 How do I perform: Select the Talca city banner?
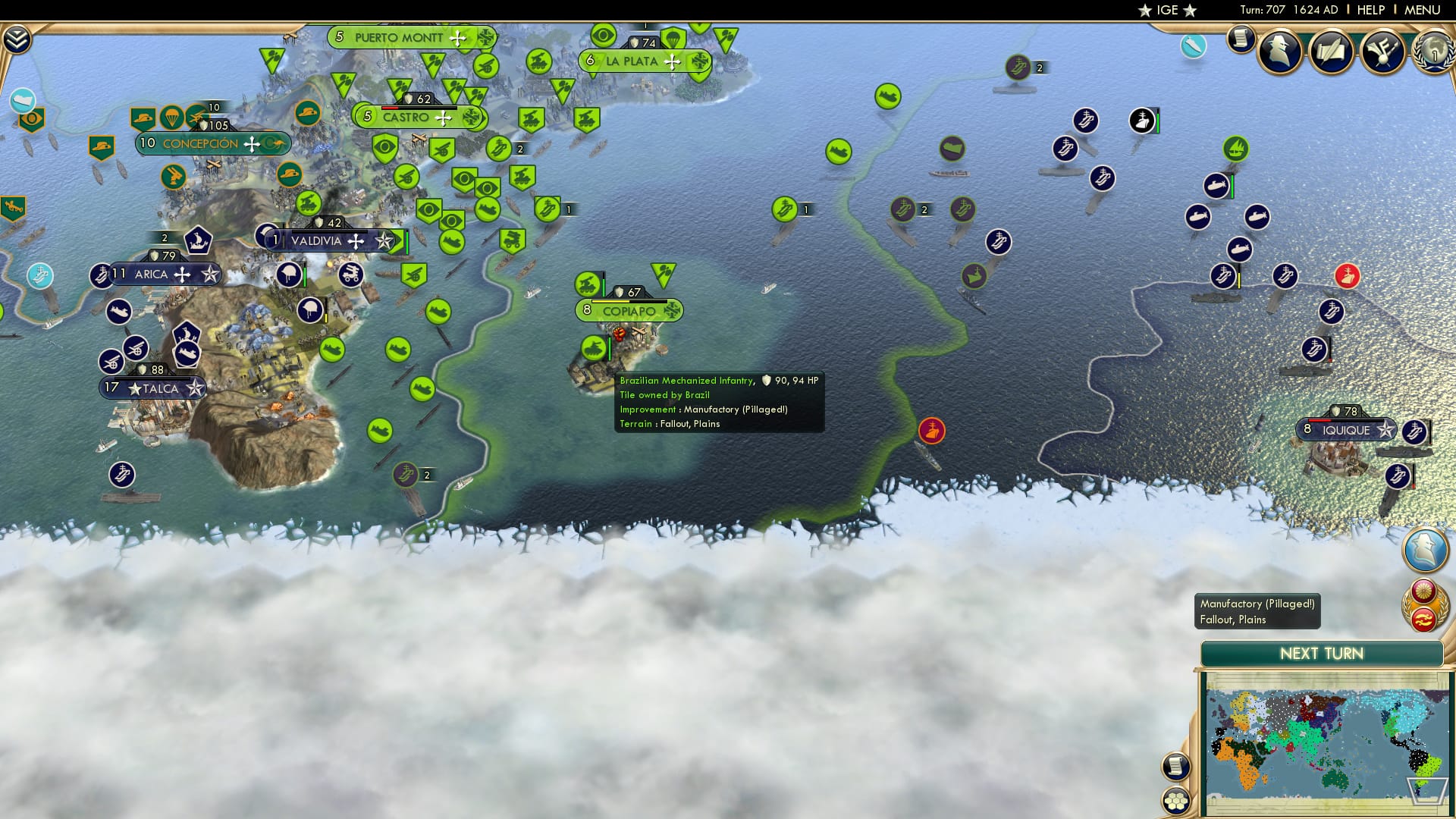click(152, 388)
